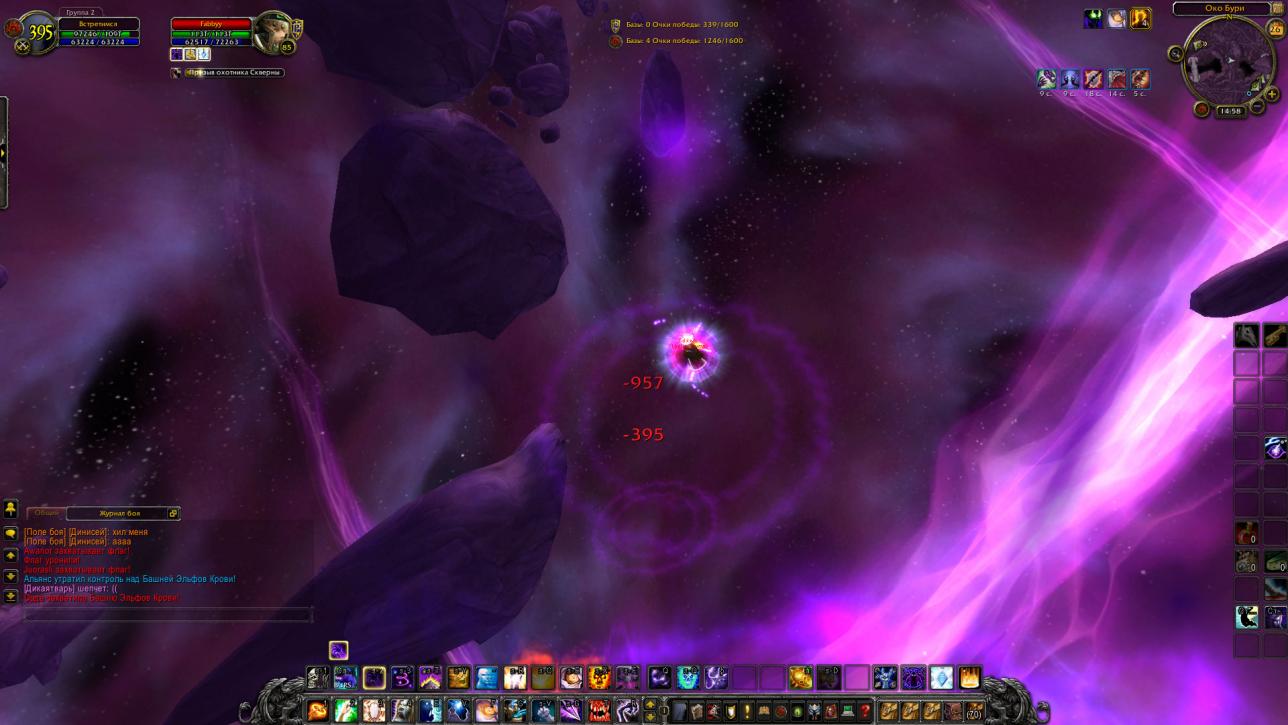Click the minimap tracking button

pos(1176,54)
